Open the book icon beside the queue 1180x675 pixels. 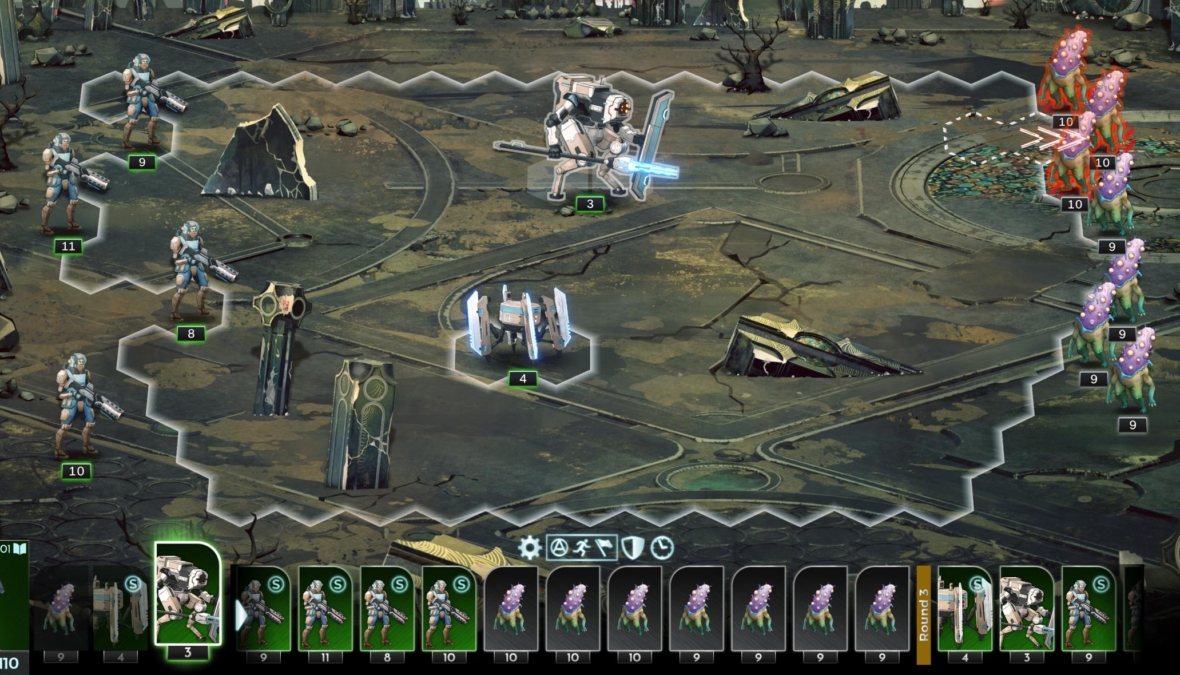20,549
